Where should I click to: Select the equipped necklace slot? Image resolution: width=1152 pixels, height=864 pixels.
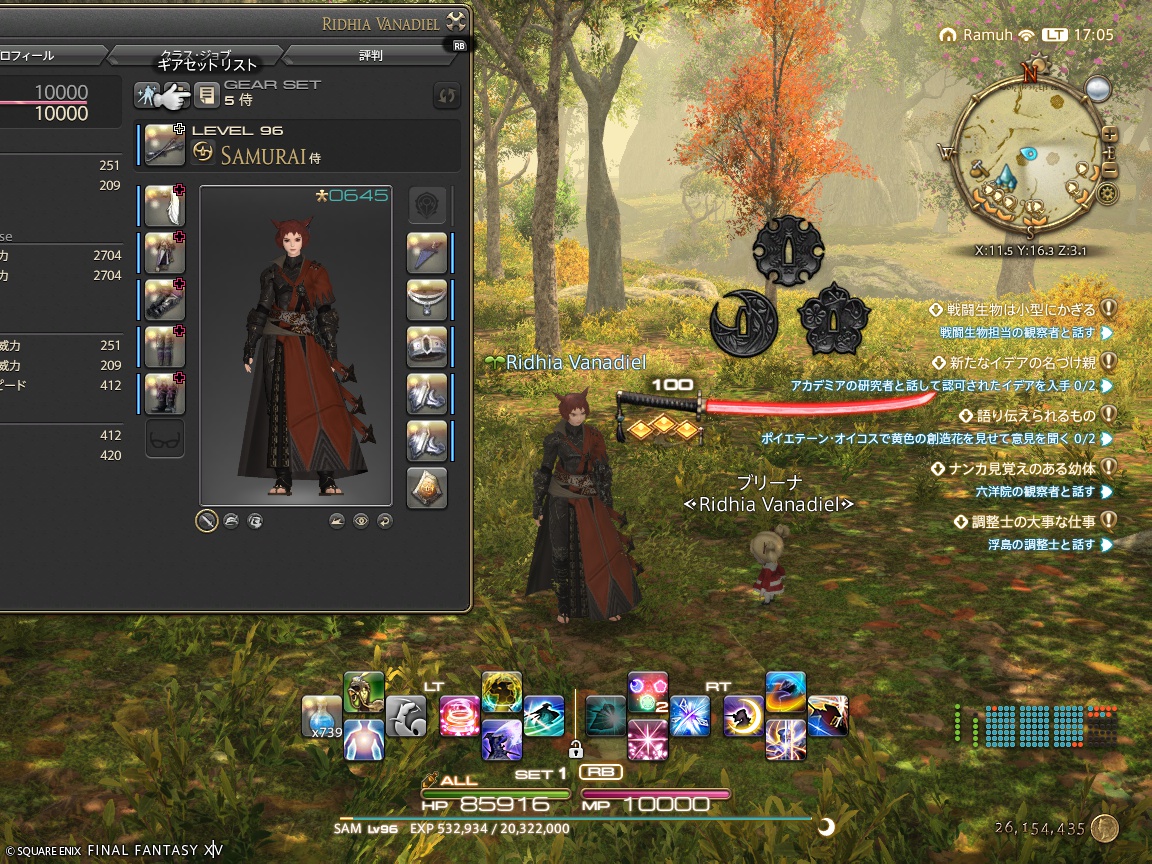[427, 300]
